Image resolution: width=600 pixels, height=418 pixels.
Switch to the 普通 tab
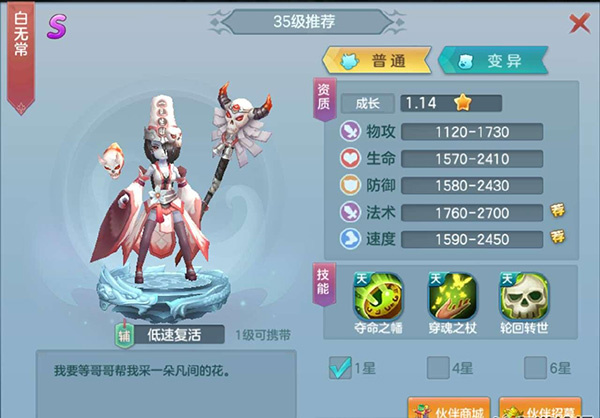(x=376, y=60)
